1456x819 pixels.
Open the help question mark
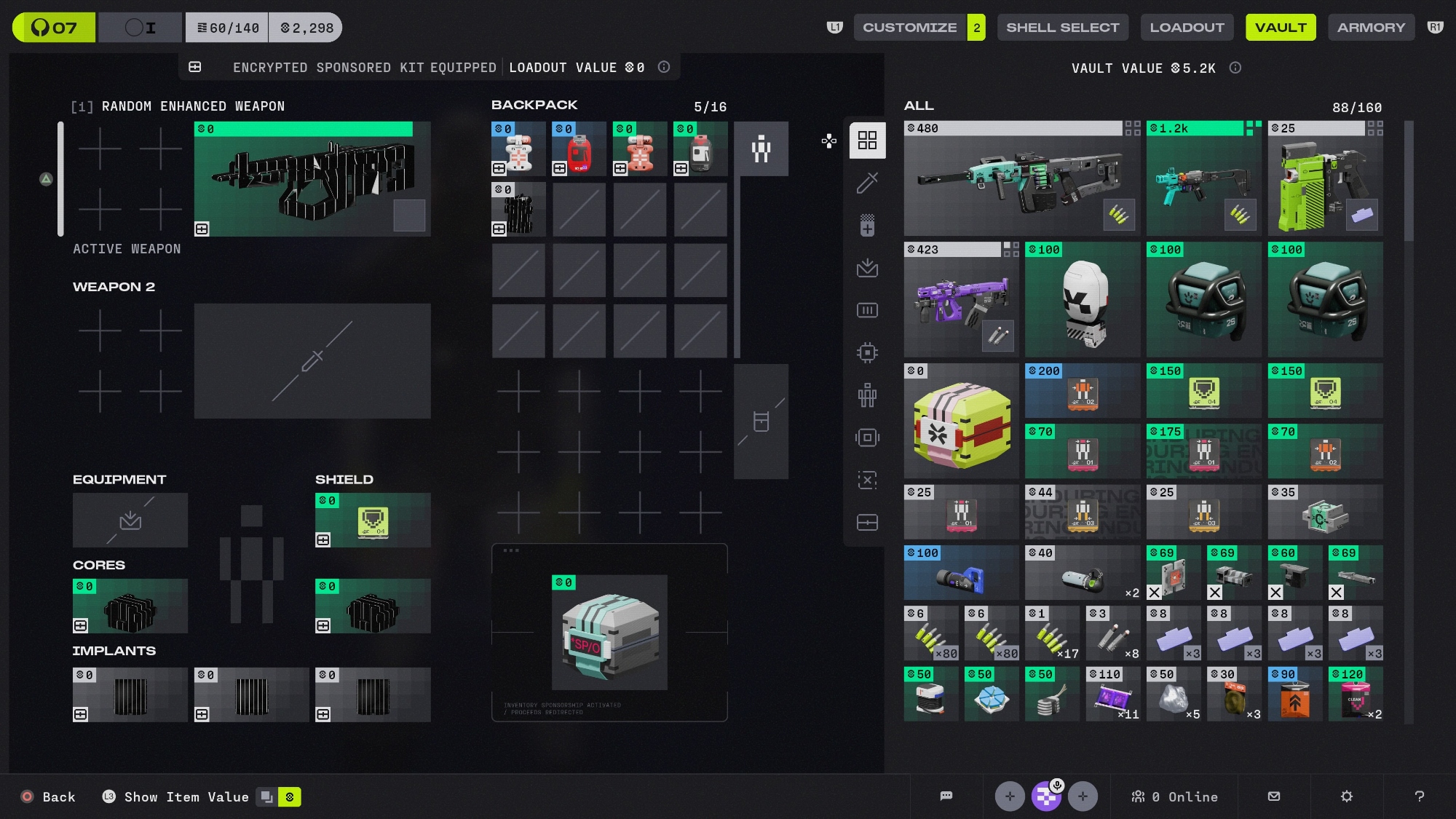coord(1419,796)
